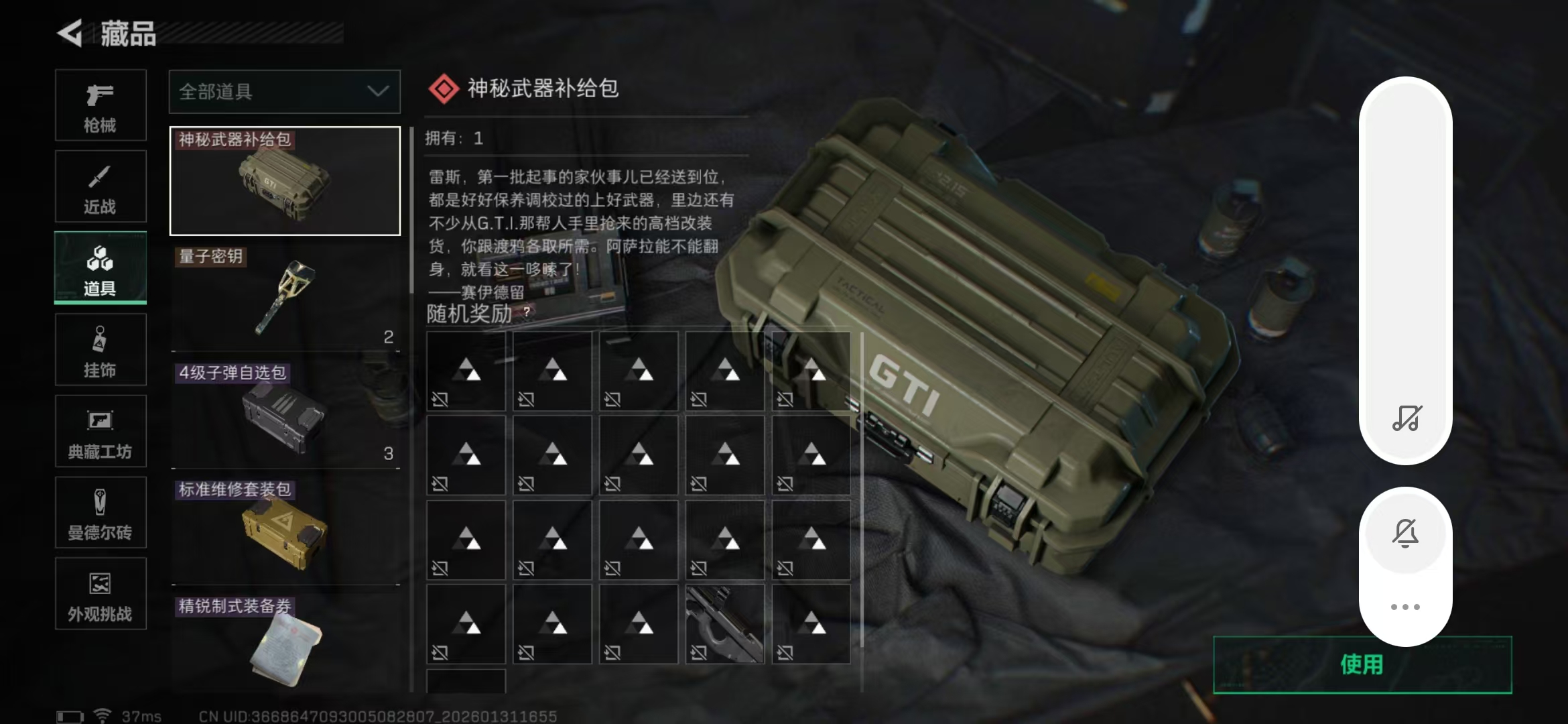This screenshot has width=1568, height=724.
Task: Open the 曼德尔砖 Mandel brick section
Action: [101, 512]
